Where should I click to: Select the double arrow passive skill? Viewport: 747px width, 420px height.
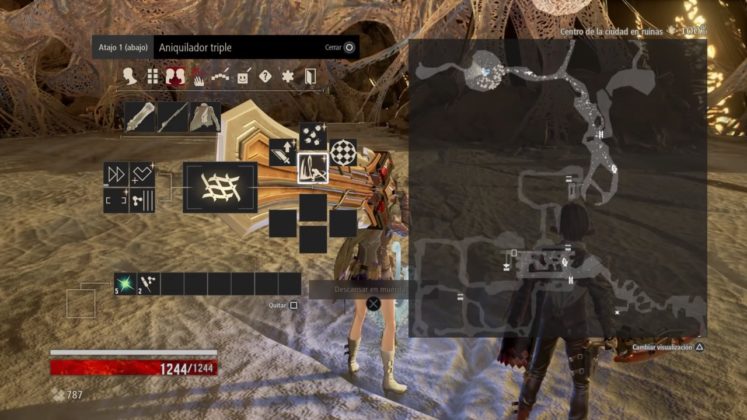(x=117, y=174)
